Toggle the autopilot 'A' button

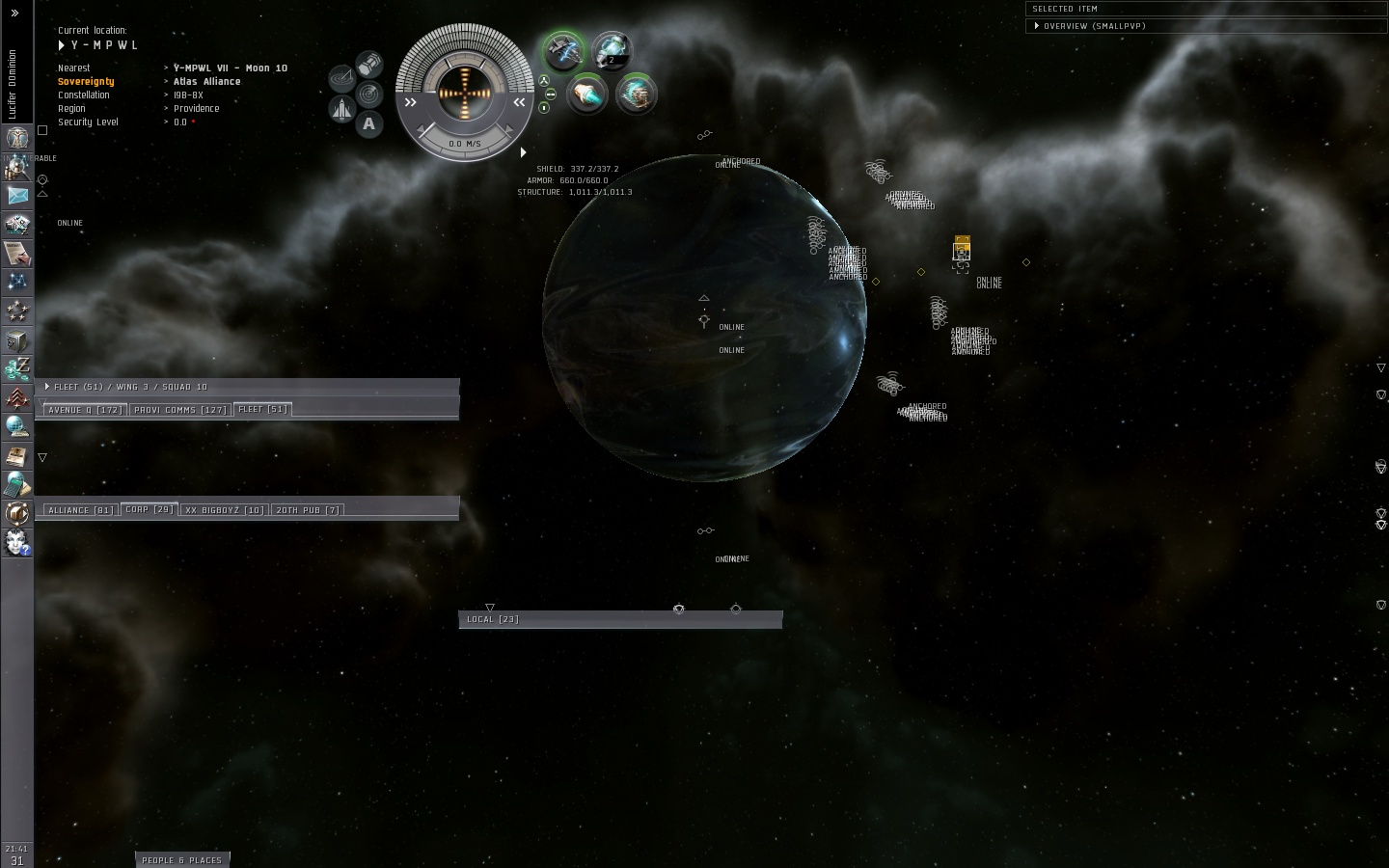click(368, 123)
